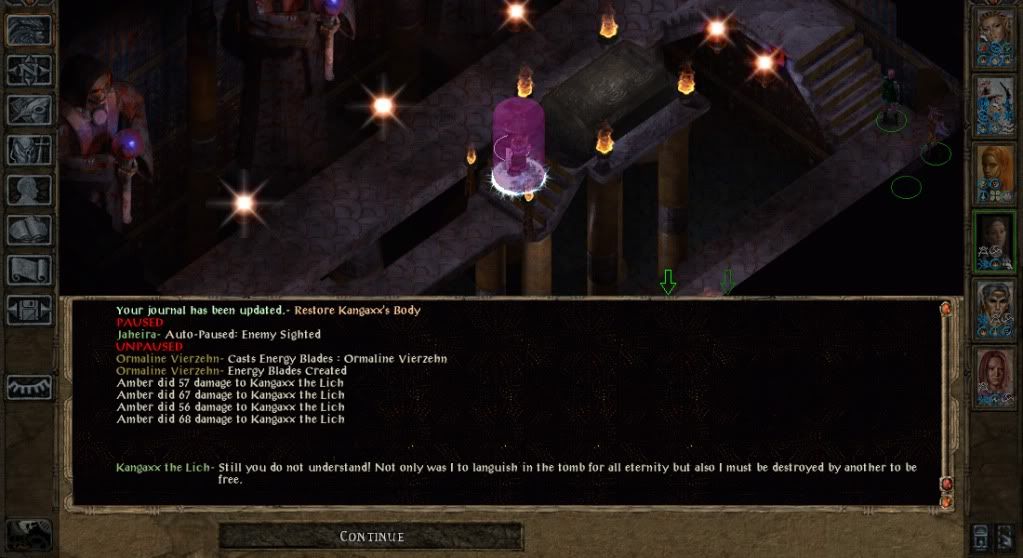Click the game clock to toggle pause
Image resolution: width=1023 pixels, height=558 pixels.
pyautogui.click(x=27, y=532)
